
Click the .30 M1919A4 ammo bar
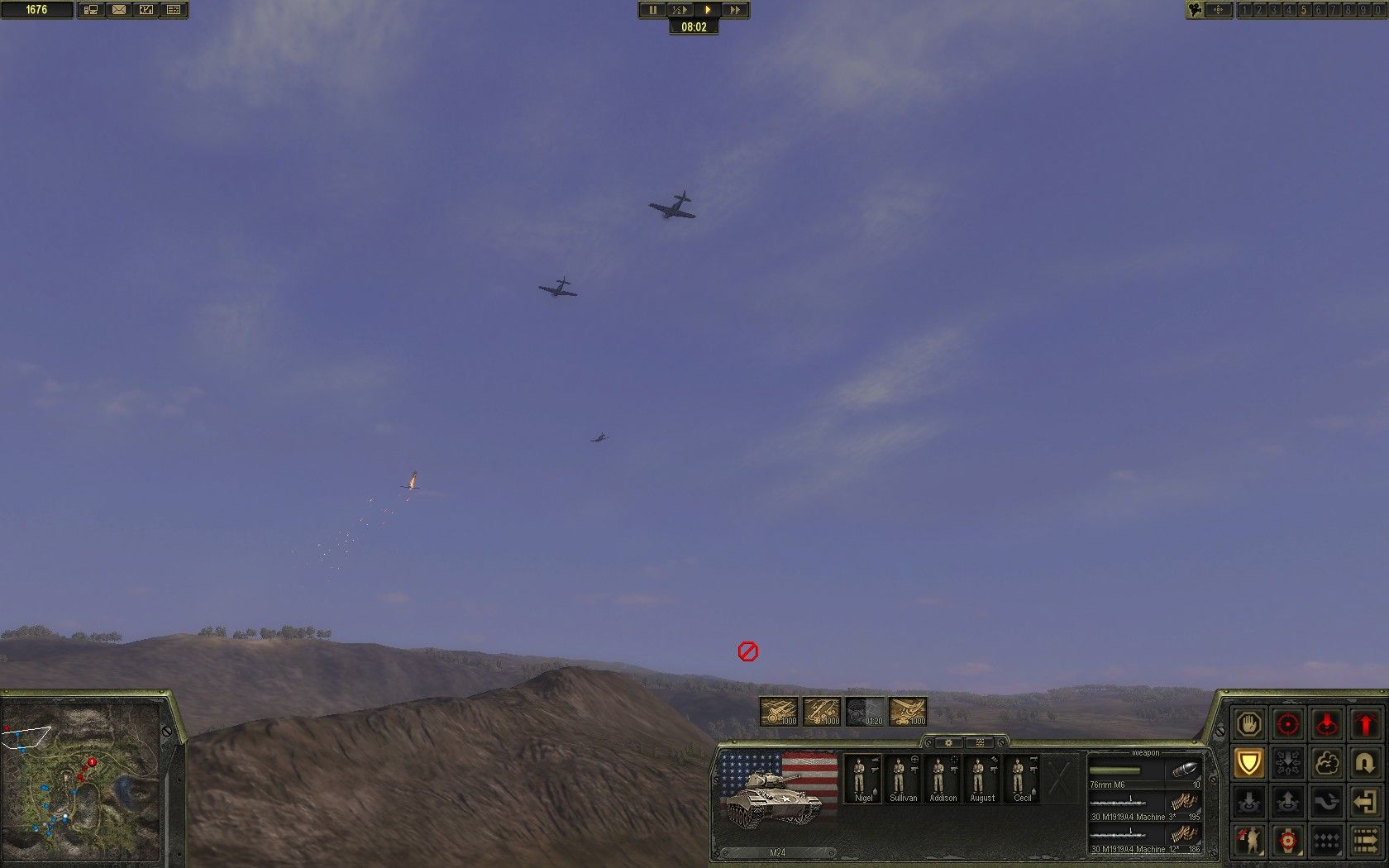tap(1117, 801)
